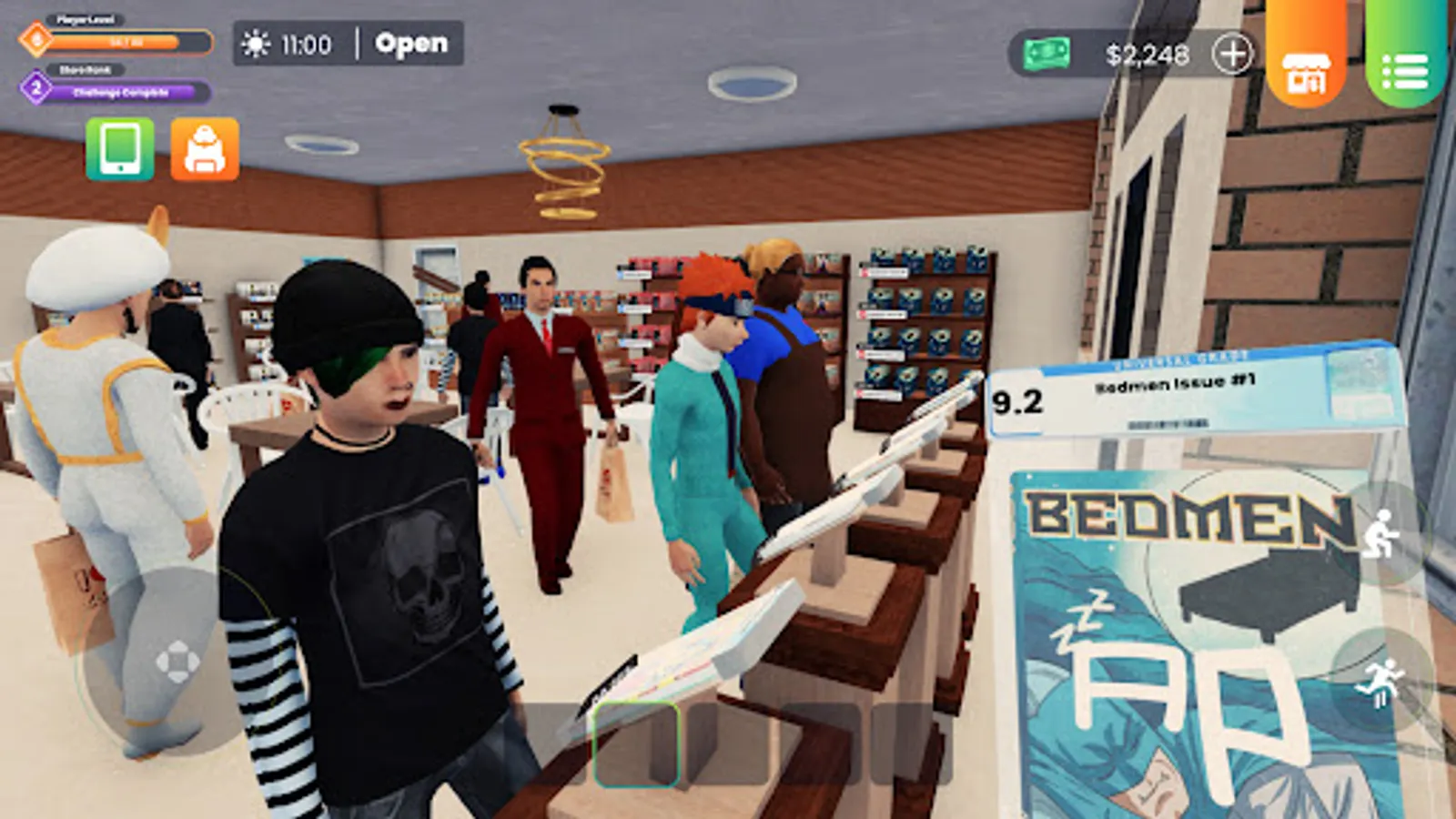Tap the highlighted hotbar slot

pyautogui.click(x=637, y=742)
